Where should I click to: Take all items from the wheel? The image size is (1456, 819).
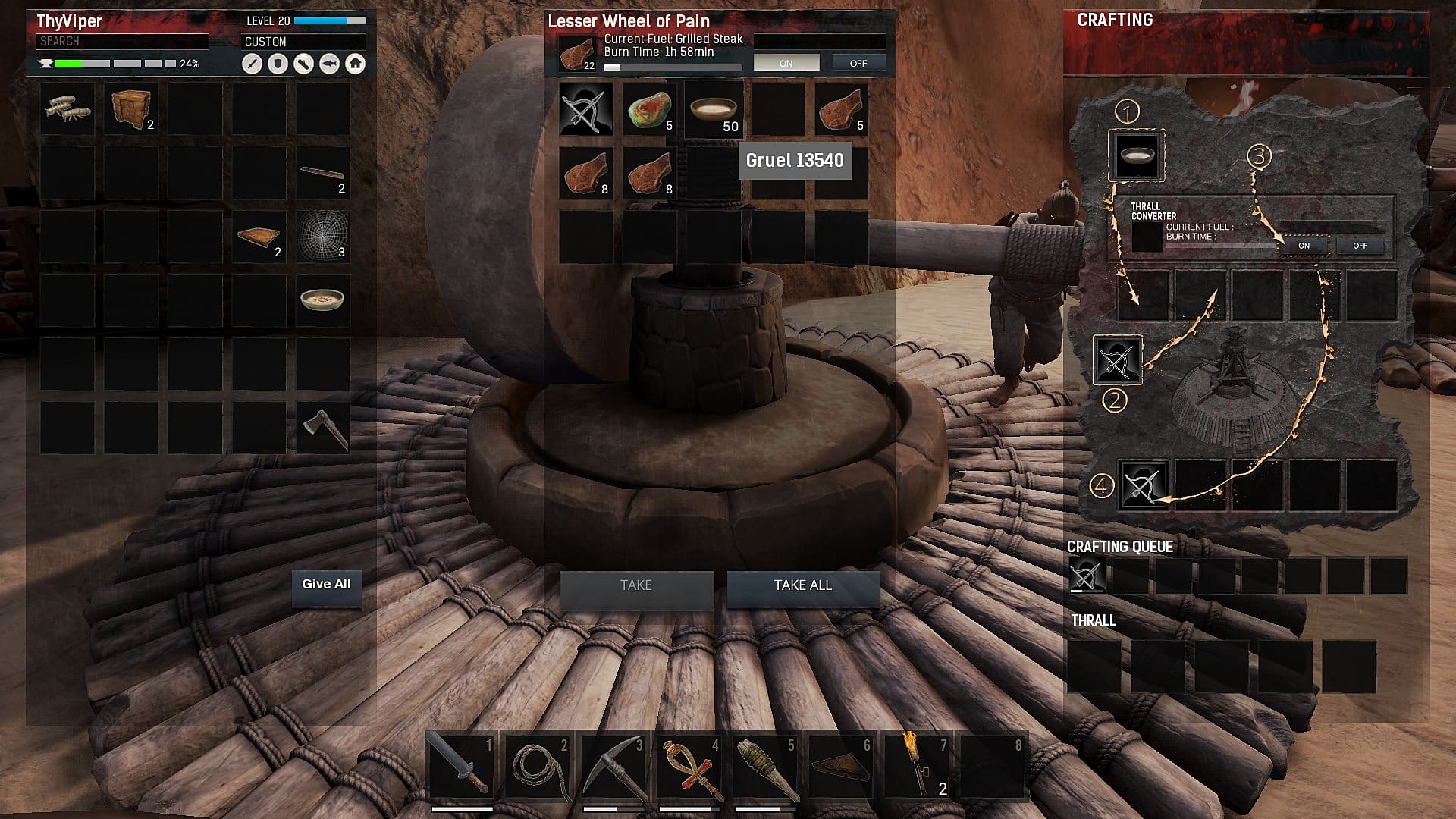(x=802, y=586)
